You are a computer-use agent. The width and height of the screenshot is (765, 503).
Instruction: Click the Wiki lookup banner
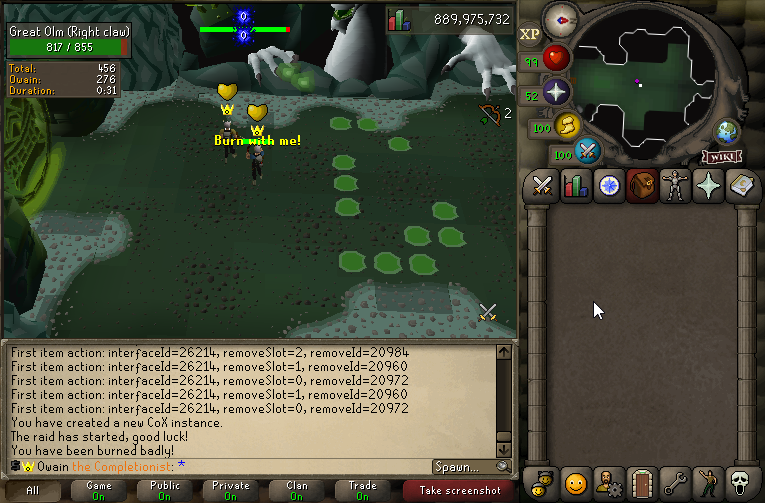point(721,156)
